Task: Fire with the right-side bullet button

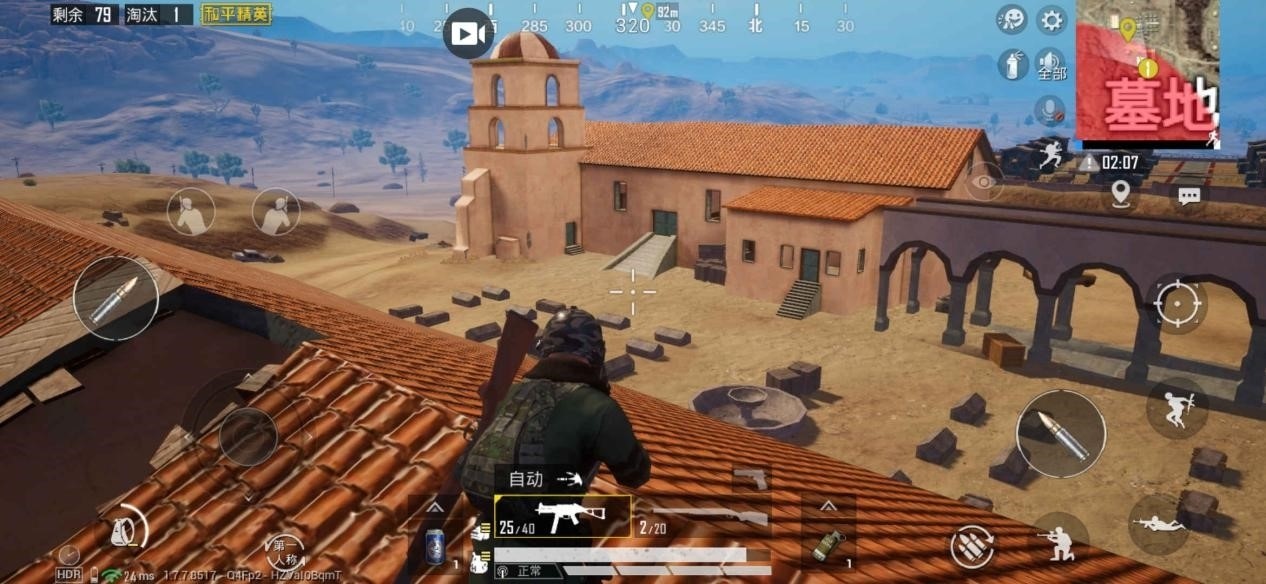Action: click(1060, 434)
